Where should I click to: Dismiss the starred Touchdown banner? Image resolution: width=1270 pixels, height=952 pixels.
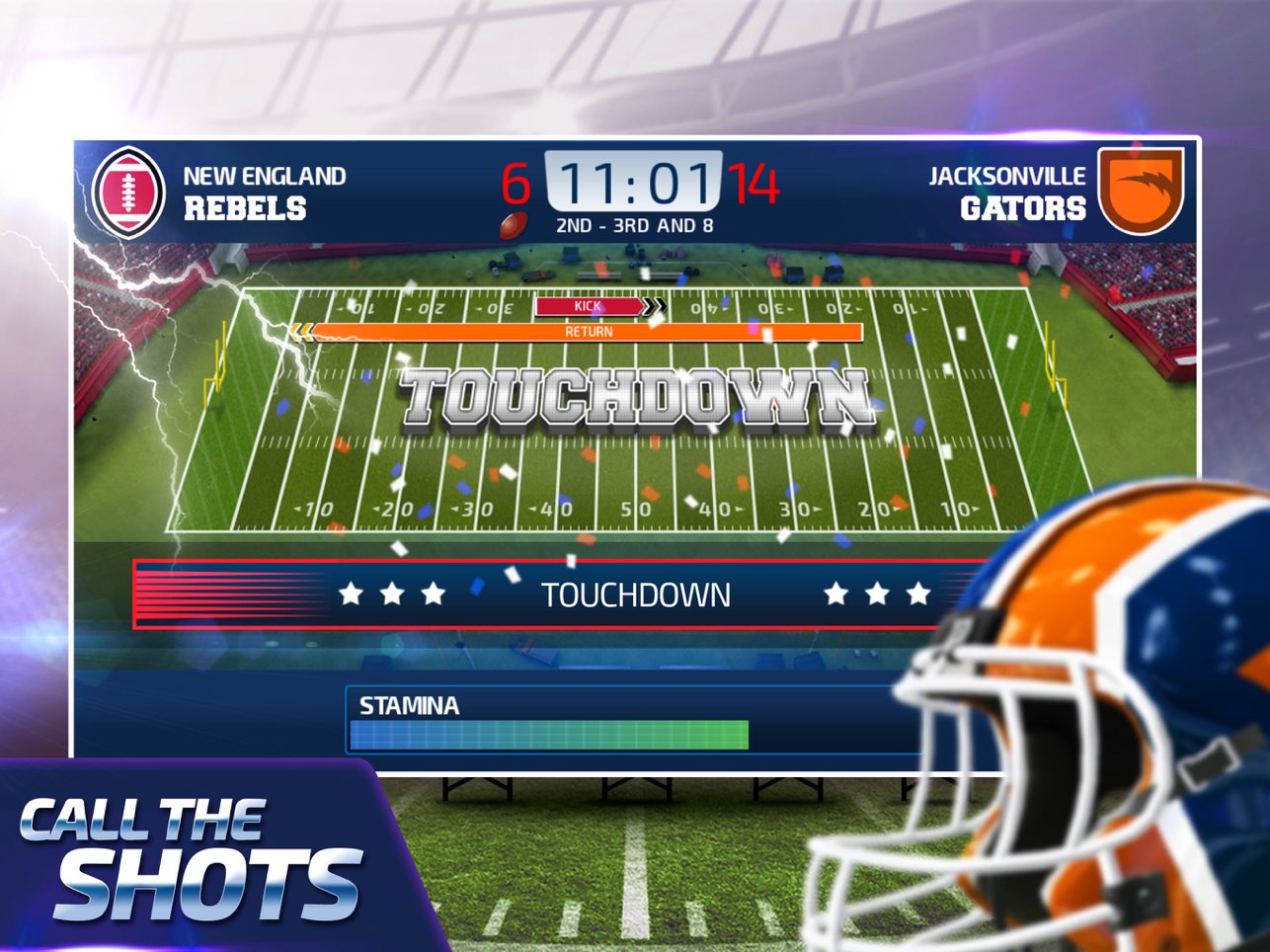(x=635, y=595)
